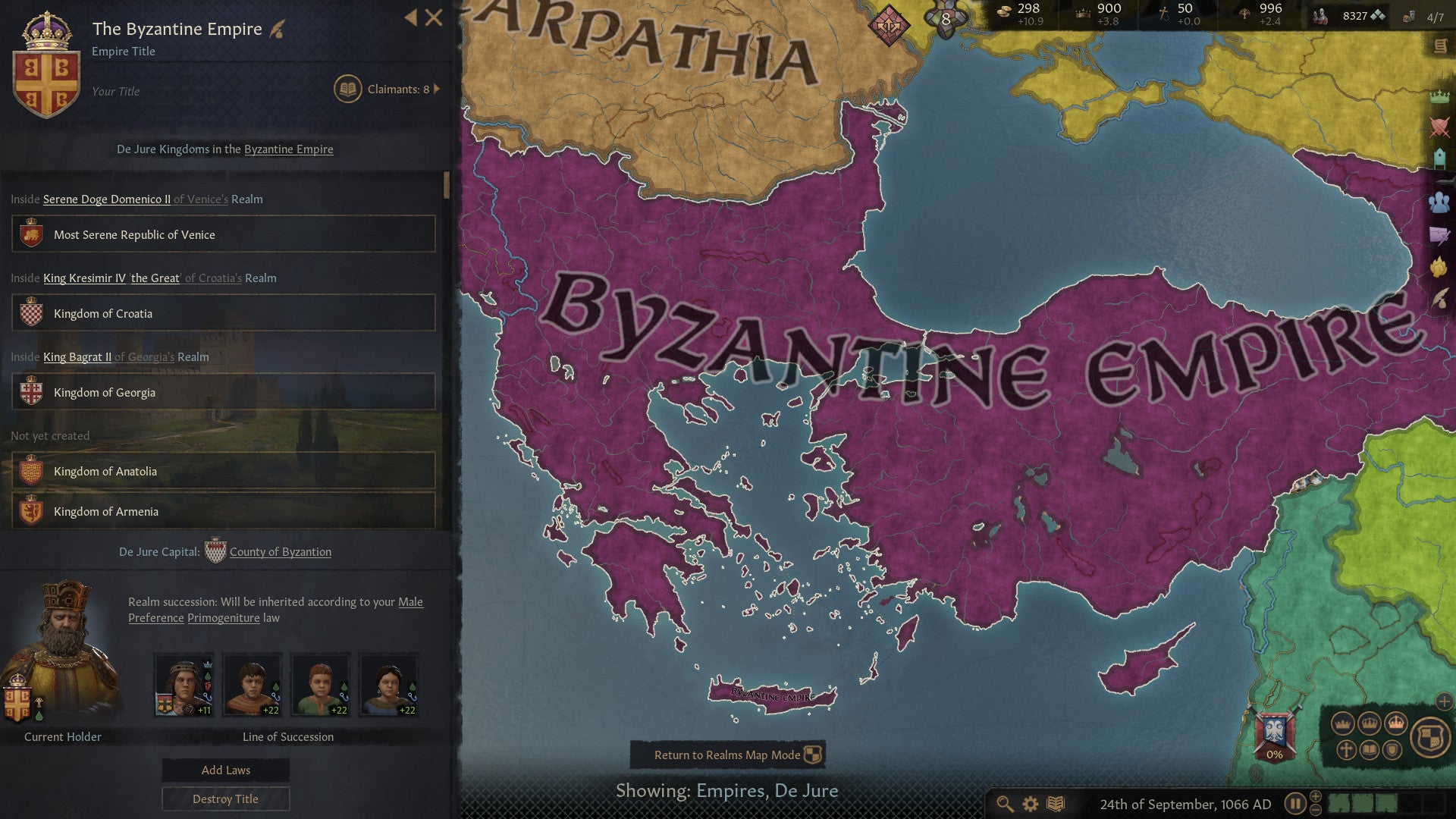Viewport: 1456px width, 819px height.
Task: Toggle game pause with the pause control
Action: [x=1296, y=803]
